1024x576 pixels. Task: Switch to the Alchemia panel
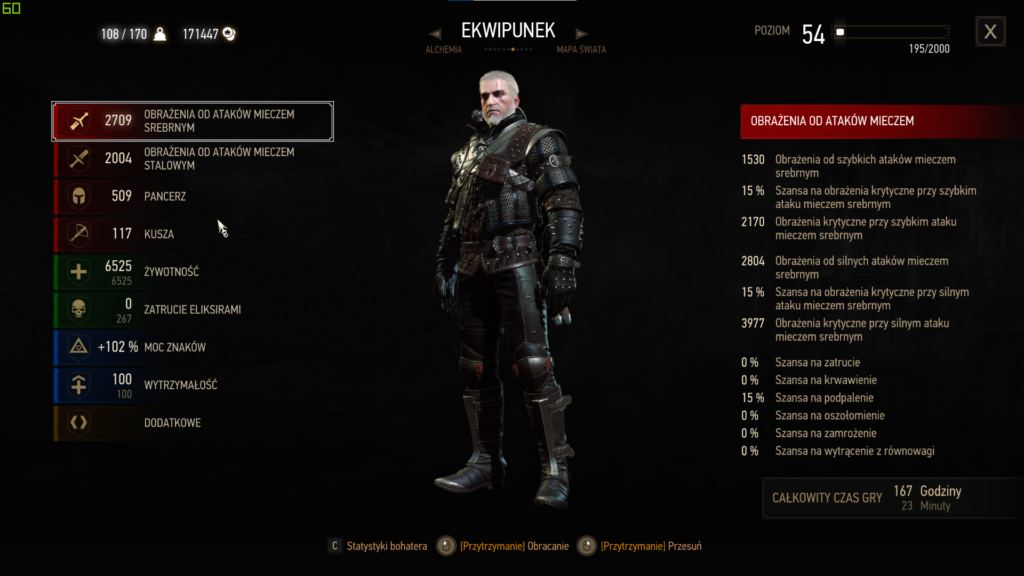pyautogui.click(x=443, y=49)
